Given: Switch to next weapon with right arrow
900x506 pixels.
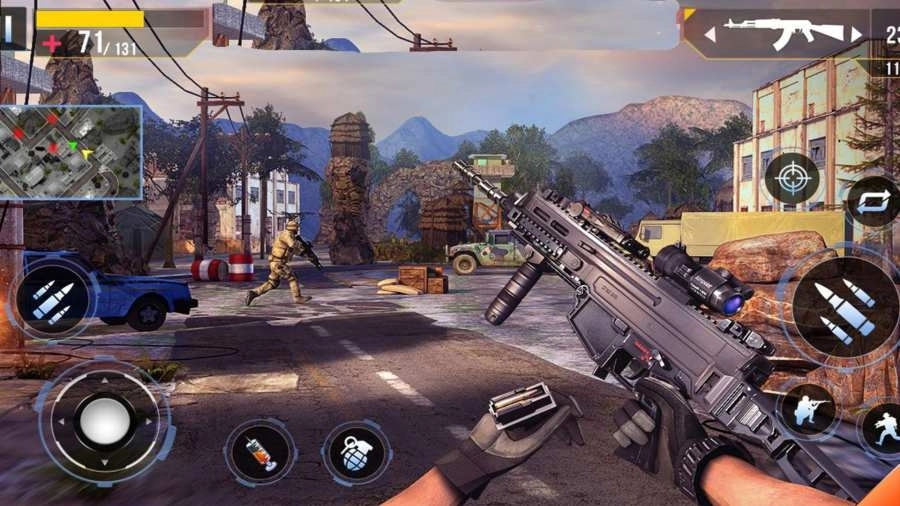Looking at the screenshot, I should click(x=856, y=35).
